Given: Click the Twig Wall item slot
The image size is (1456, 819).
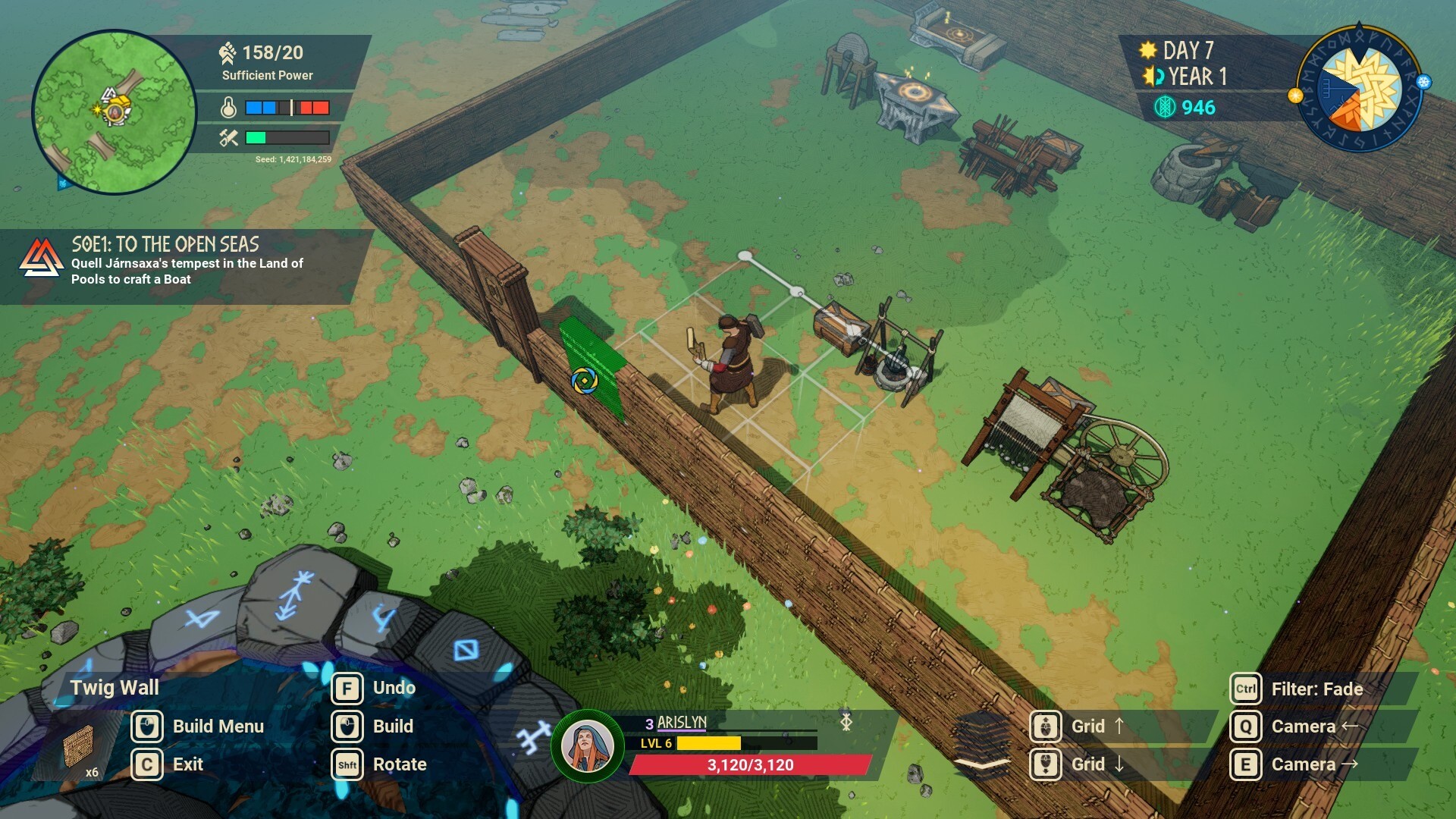Looking at the screenshot, I should point(80,747).
